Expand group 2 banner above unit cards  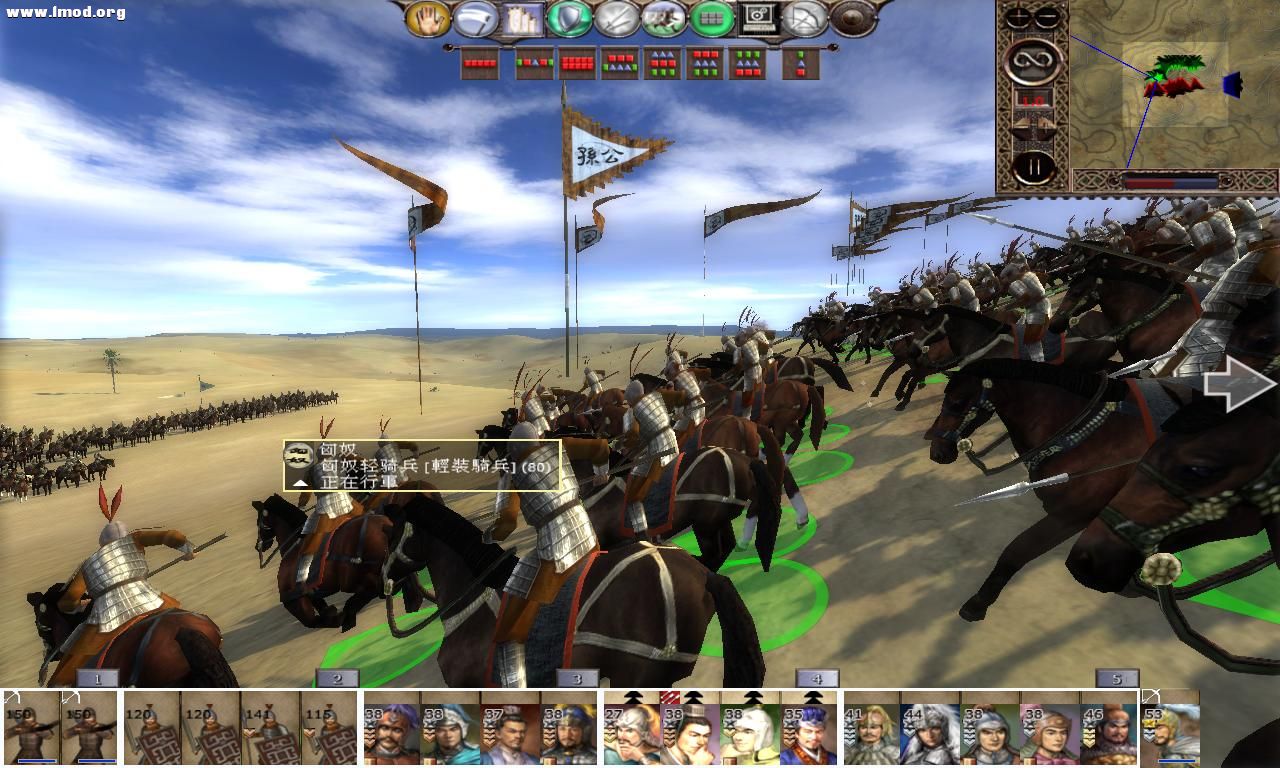337,676
